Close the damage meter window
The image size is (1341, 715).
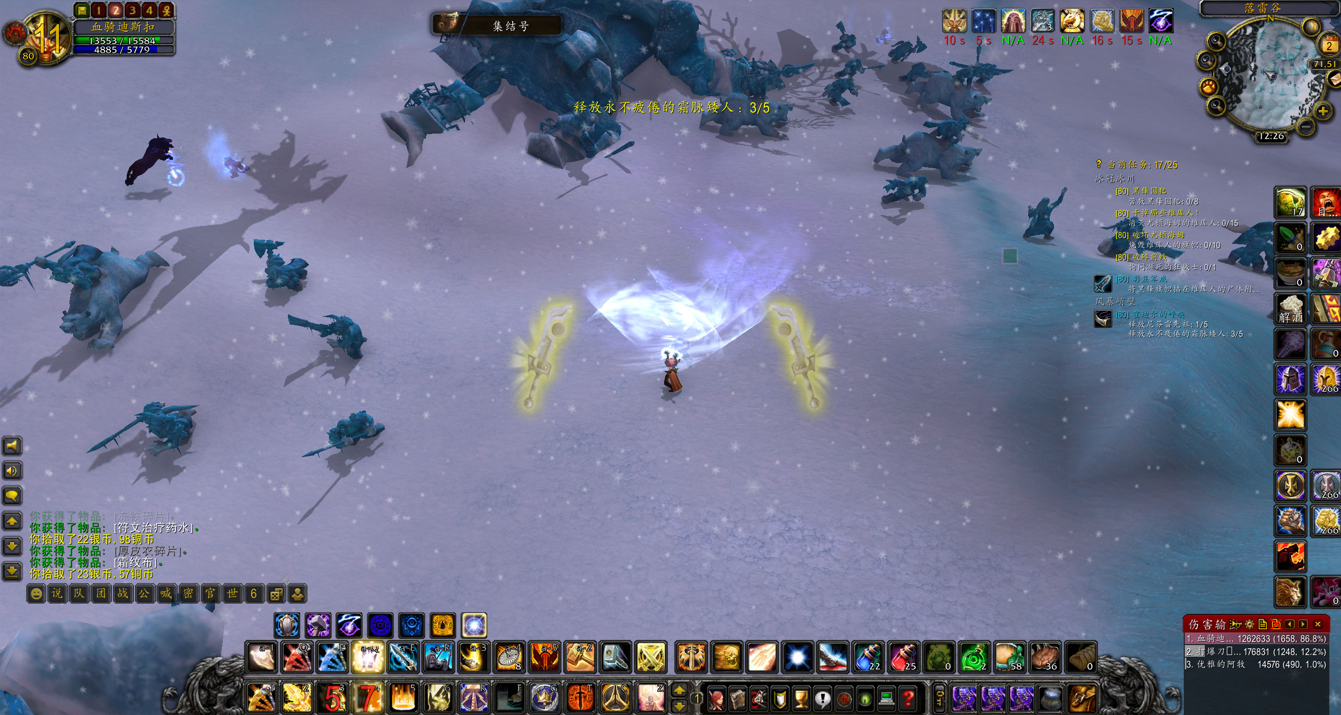point(1318,624)
